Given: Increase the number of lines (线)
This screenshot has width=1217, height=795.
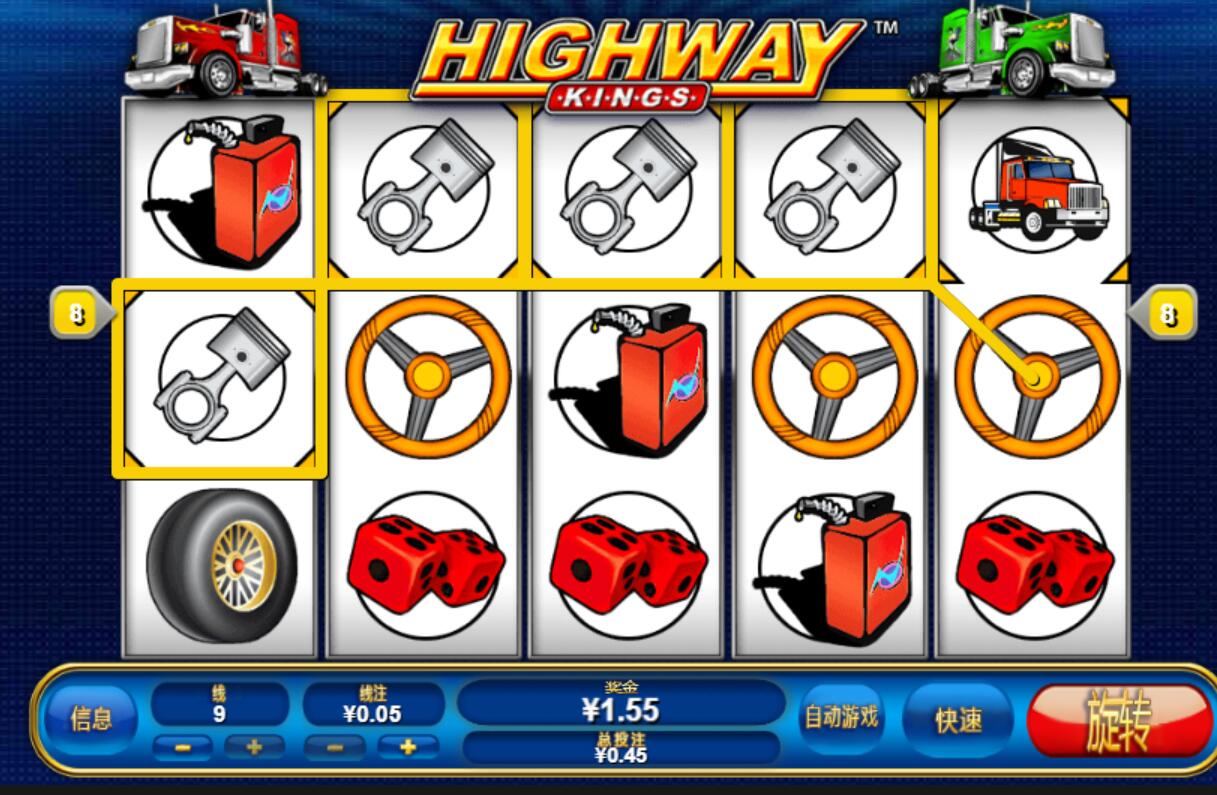Looking at the screenshot, I should pyautogui.click(x=252, y=747).
